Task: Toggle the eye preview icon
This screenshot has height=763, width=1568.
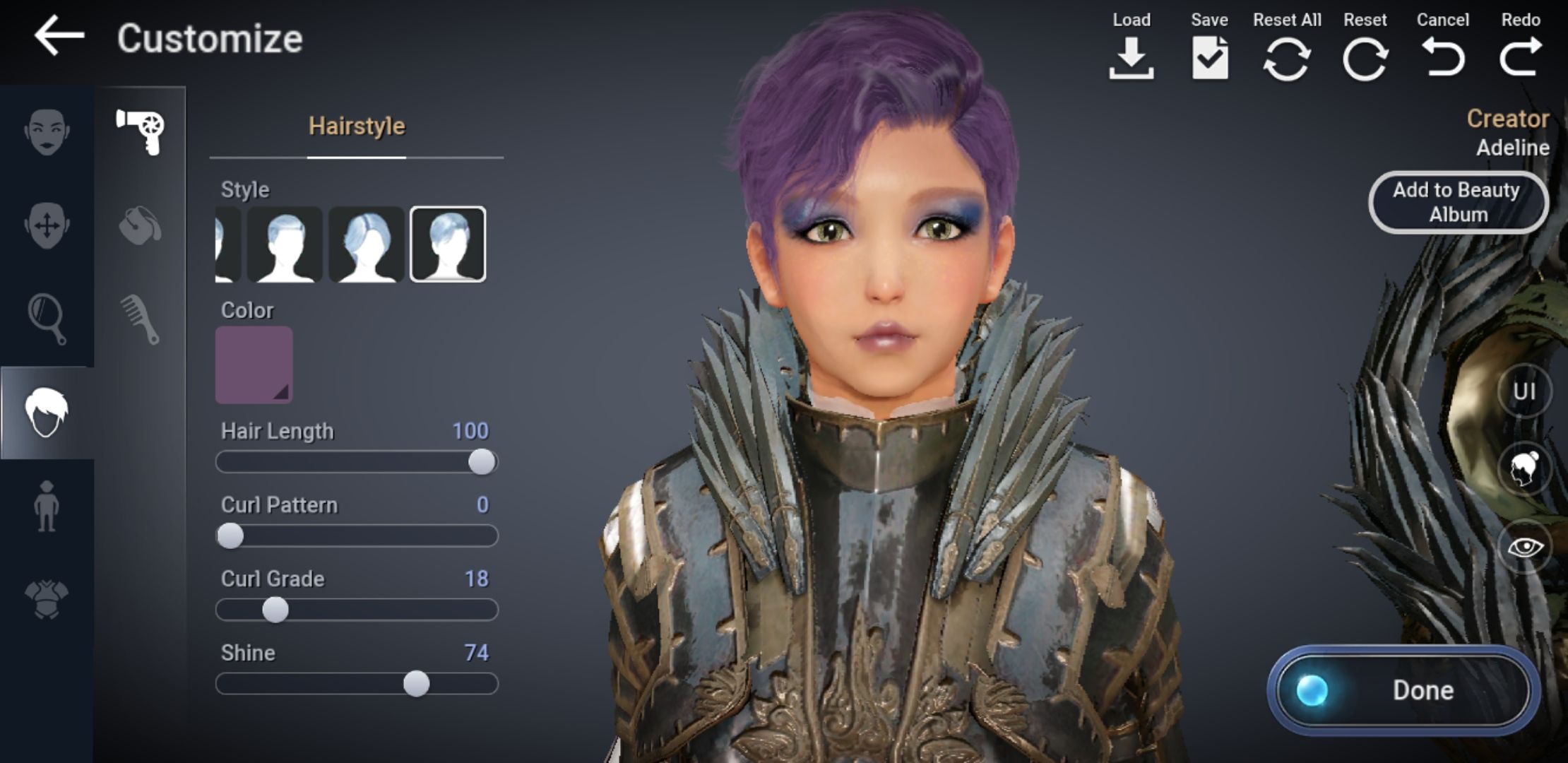Action: tap(1526, 548)
